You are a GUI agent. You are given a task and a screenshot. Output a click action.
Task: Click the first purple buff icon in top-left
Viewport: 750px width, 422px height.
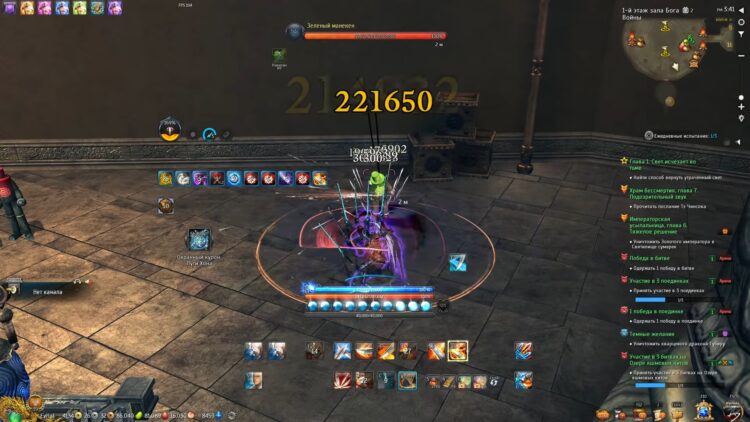click(x=9, y=7)
